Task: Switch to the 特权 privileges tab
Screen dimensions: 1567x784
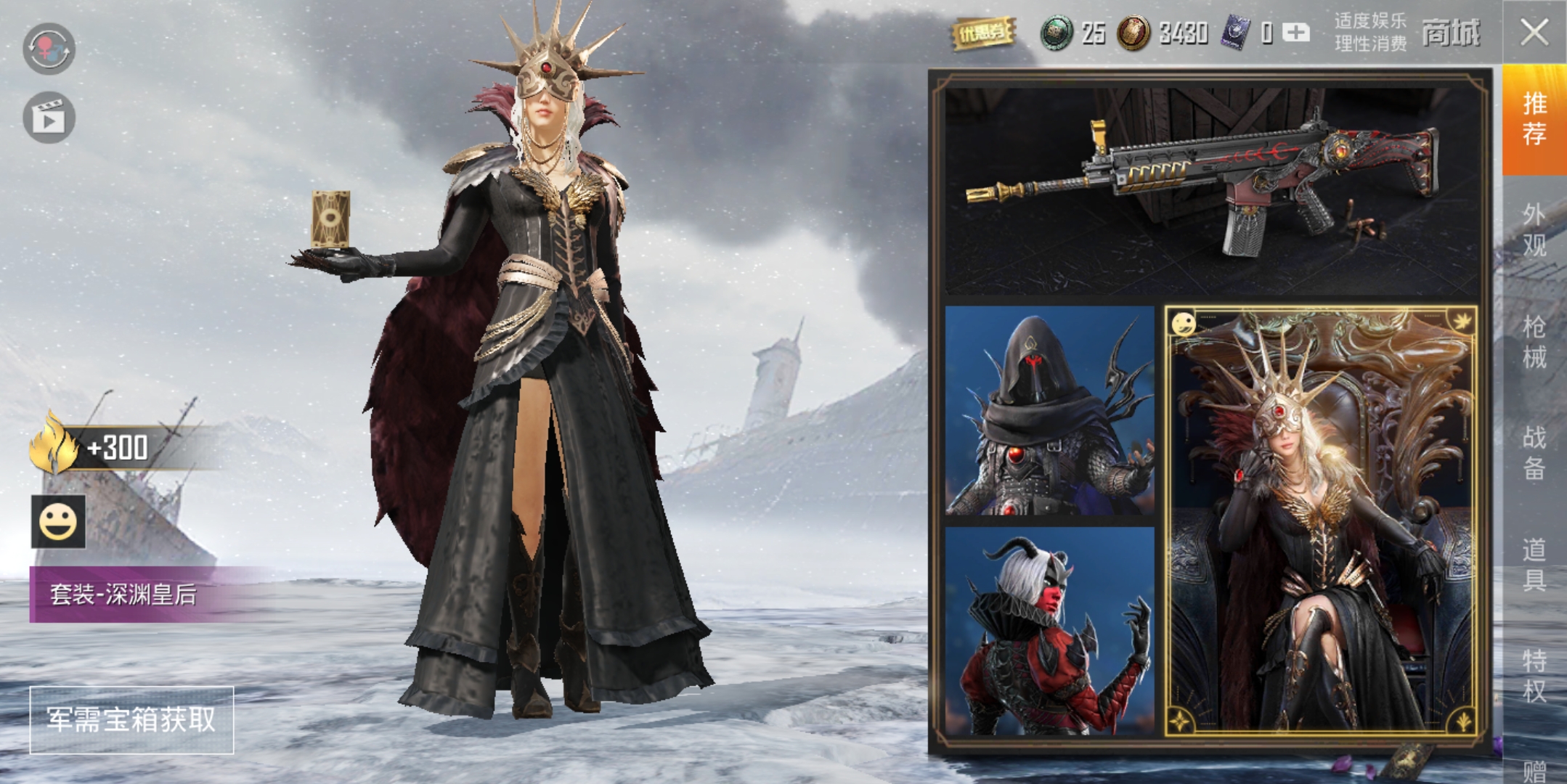Action: [x=1534, y=676]
